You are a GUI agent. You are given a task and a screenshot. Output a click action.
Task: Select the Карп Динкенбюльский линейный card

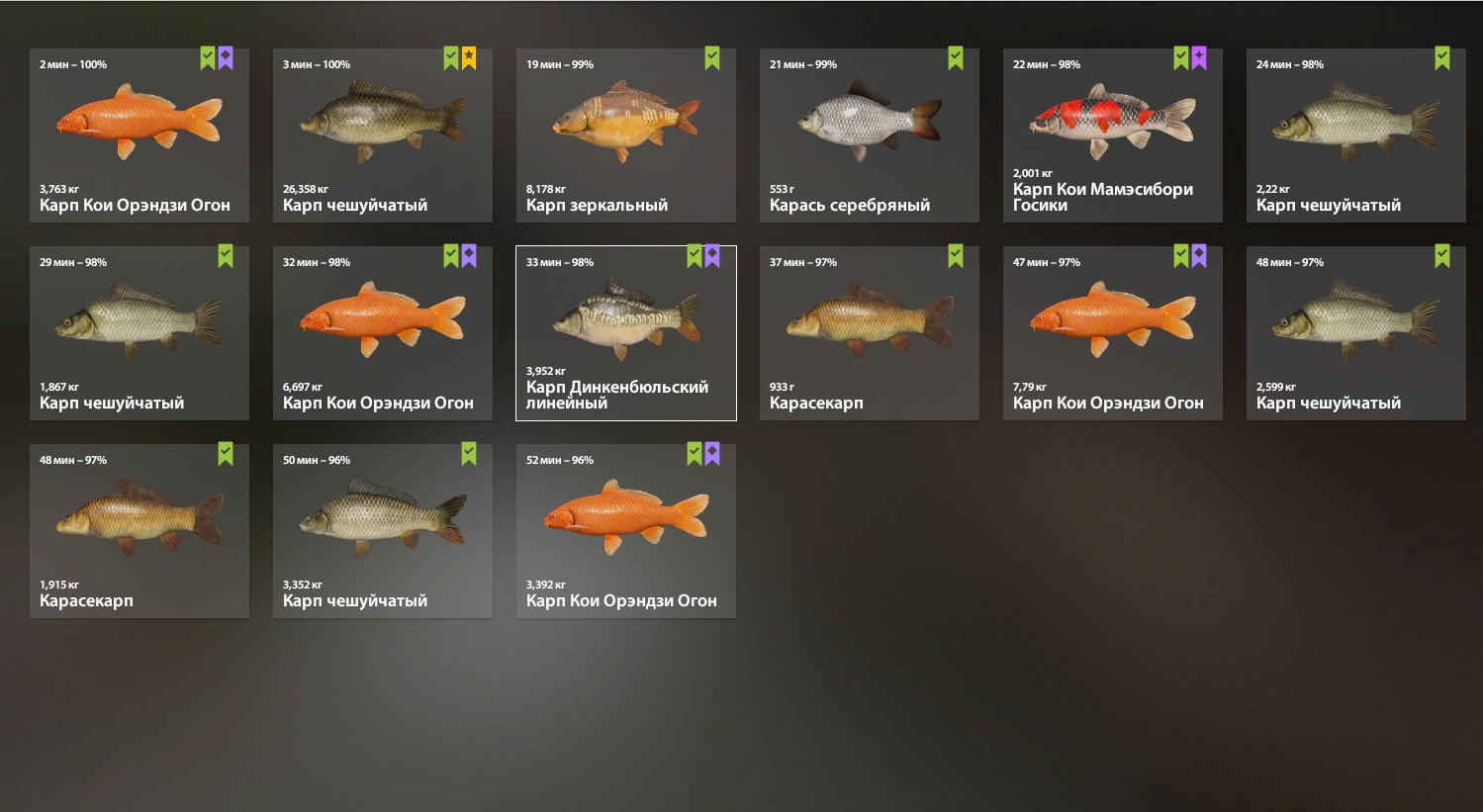coord(626,333)
